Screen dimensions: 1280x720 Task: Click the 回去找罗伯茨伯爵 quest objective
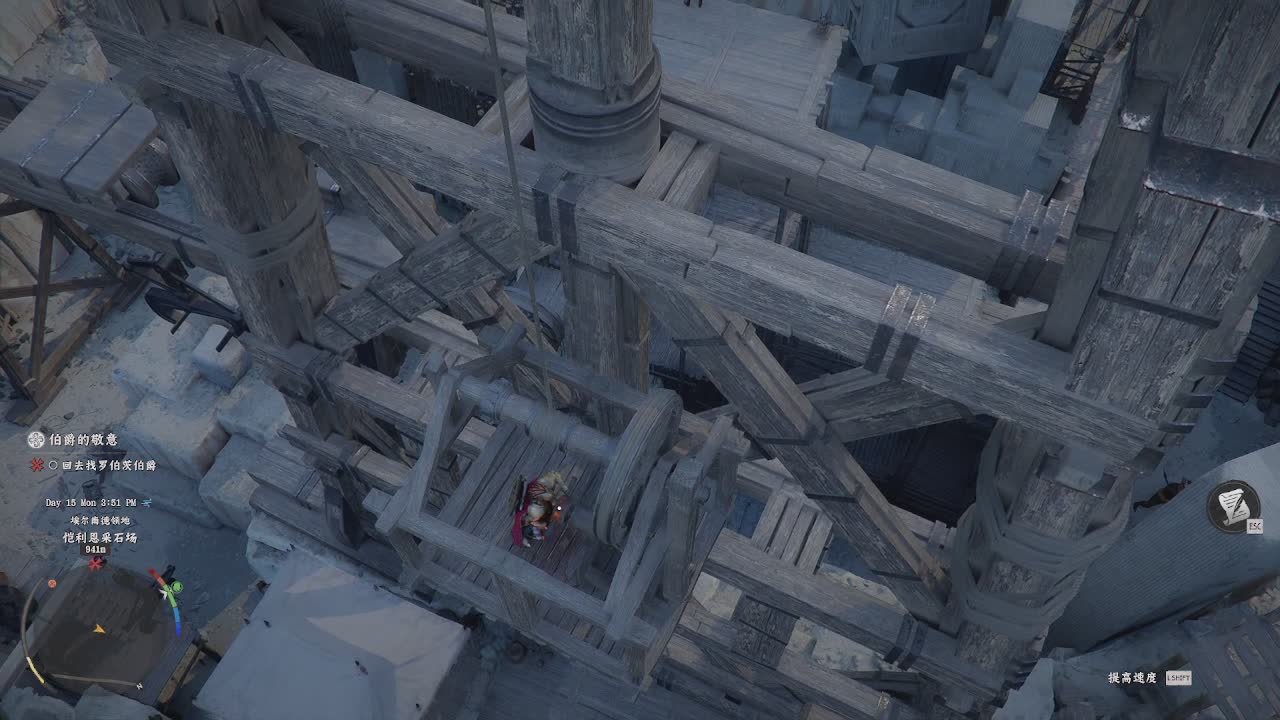tap(108, 465)
